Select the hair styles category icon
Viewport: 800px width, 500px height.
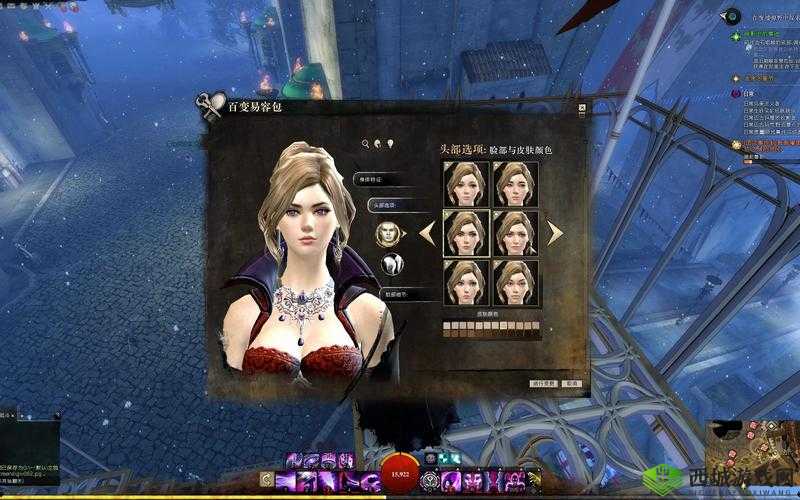point(391,264)
